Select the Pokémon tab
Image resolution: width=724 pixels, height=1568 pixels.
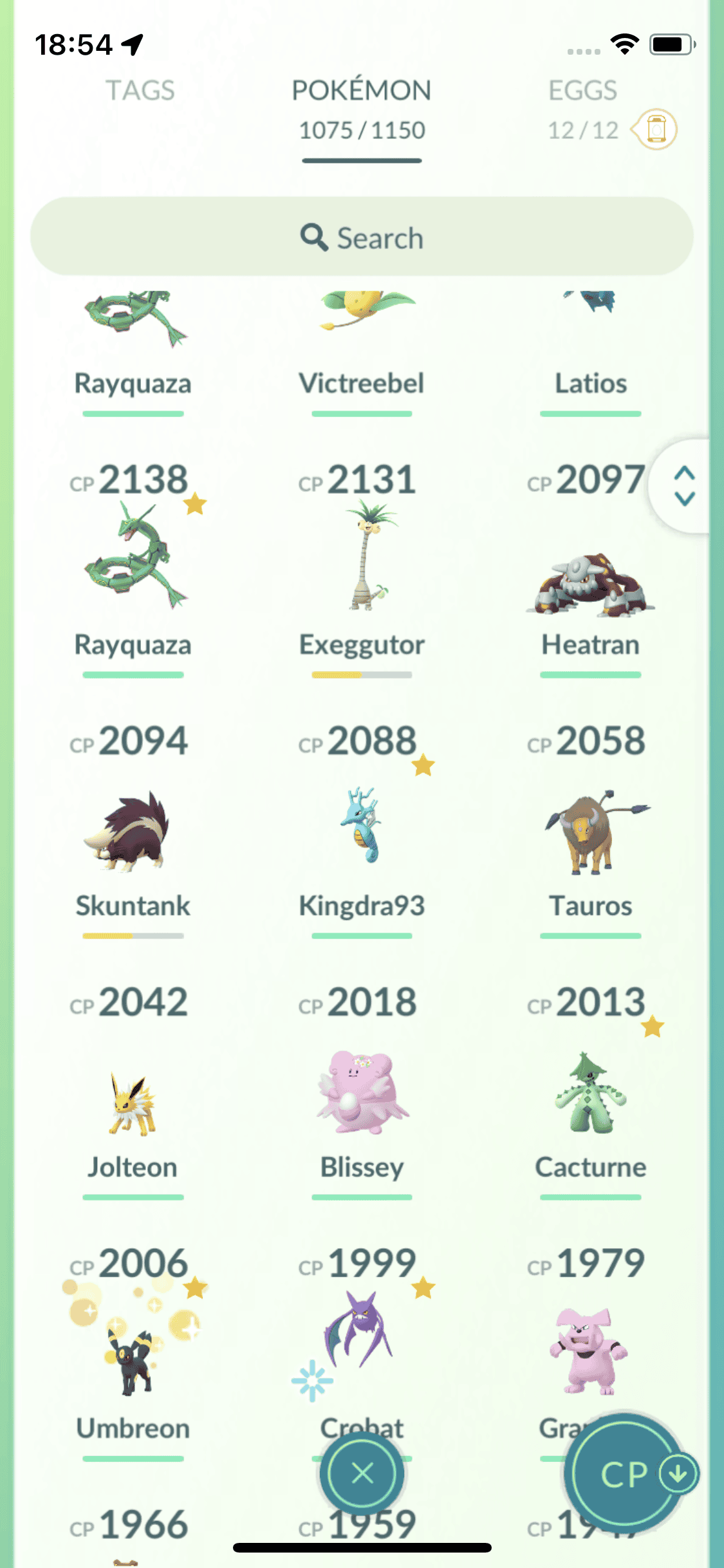point(362,91)
